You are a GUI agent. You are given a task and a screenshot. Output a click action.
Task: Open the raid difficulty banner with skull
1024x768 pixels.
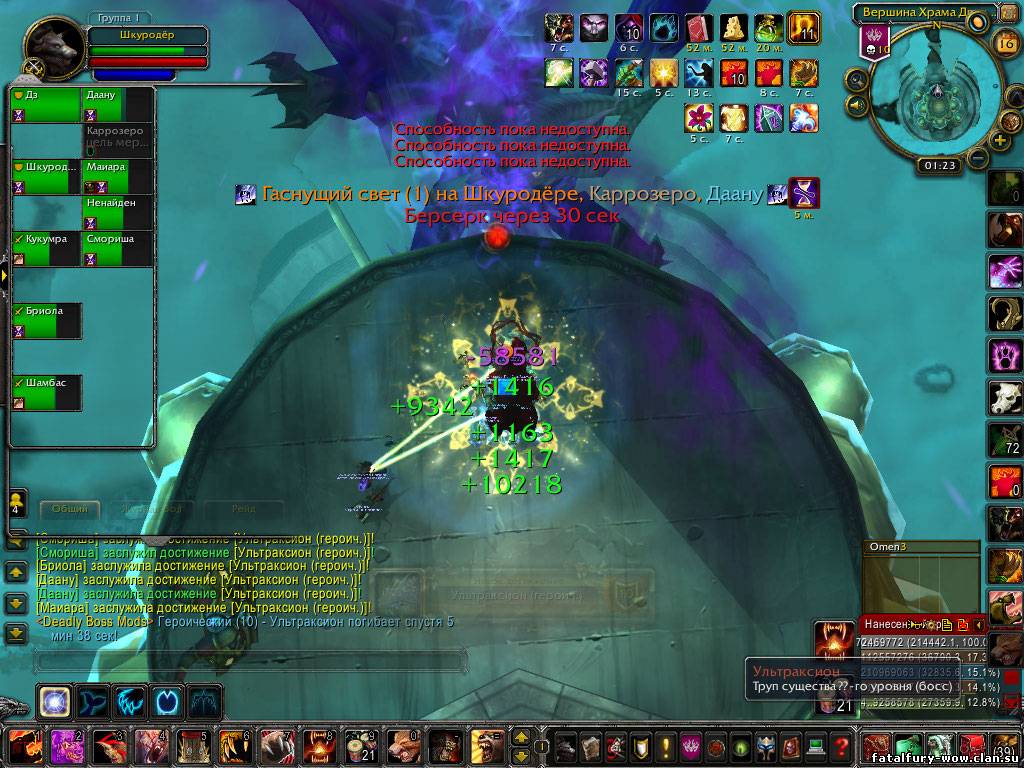click(x=875, y=44)
